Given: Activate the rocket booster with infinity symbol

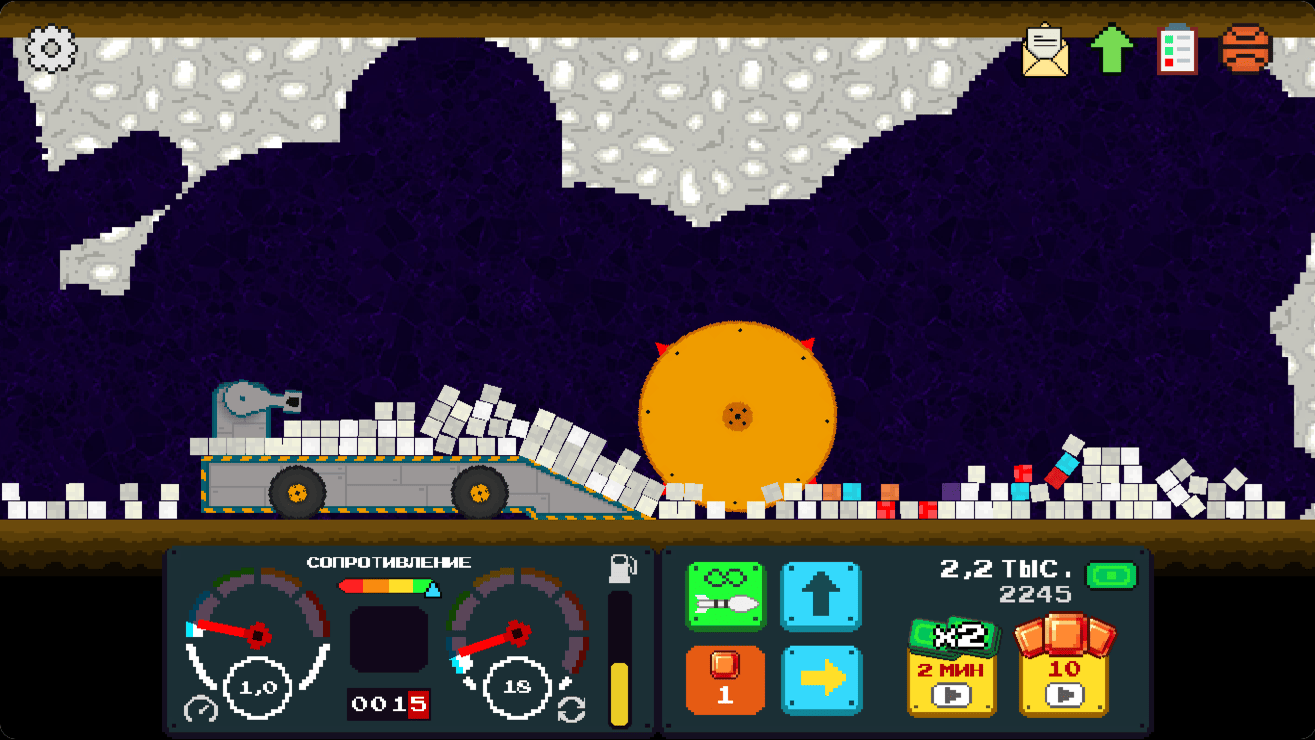Looking at the screenshot, I should point(725,595).
